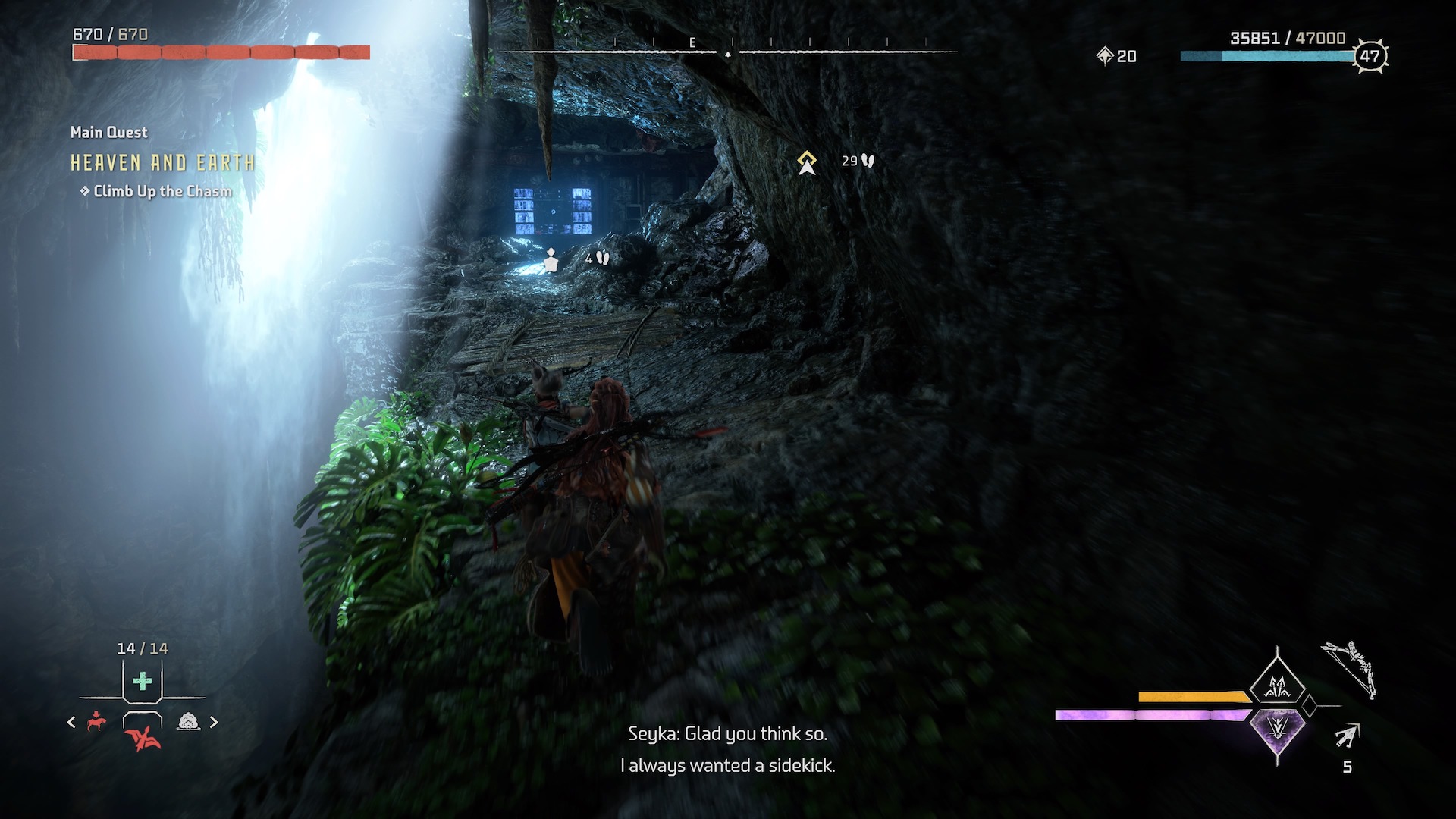Select the red mount call icon
Screen dimensions: 1456x819
tap(96, 721)
